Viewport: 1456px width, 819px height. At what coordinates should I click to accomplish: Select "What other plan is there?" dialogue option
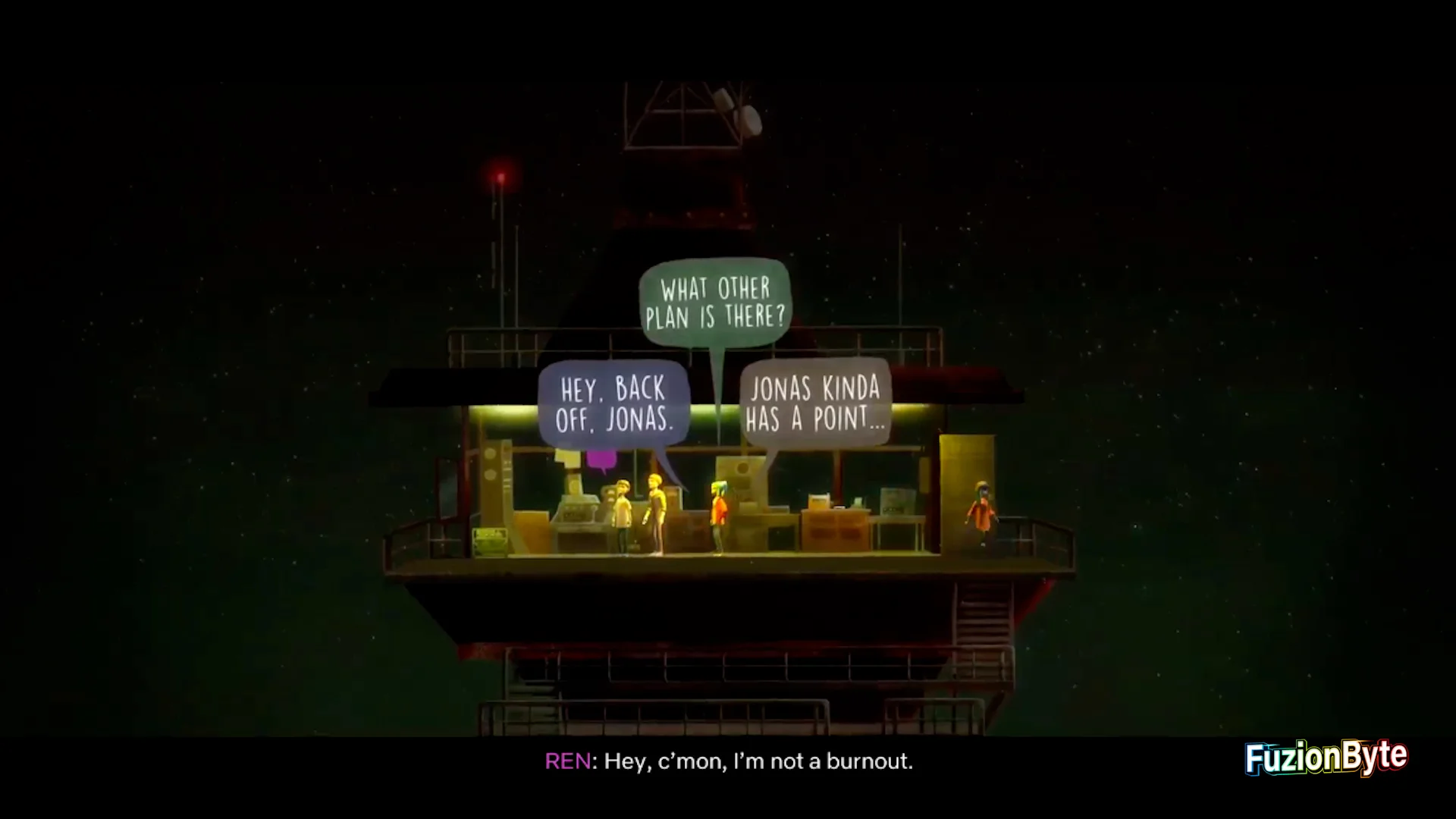point(715,303)
